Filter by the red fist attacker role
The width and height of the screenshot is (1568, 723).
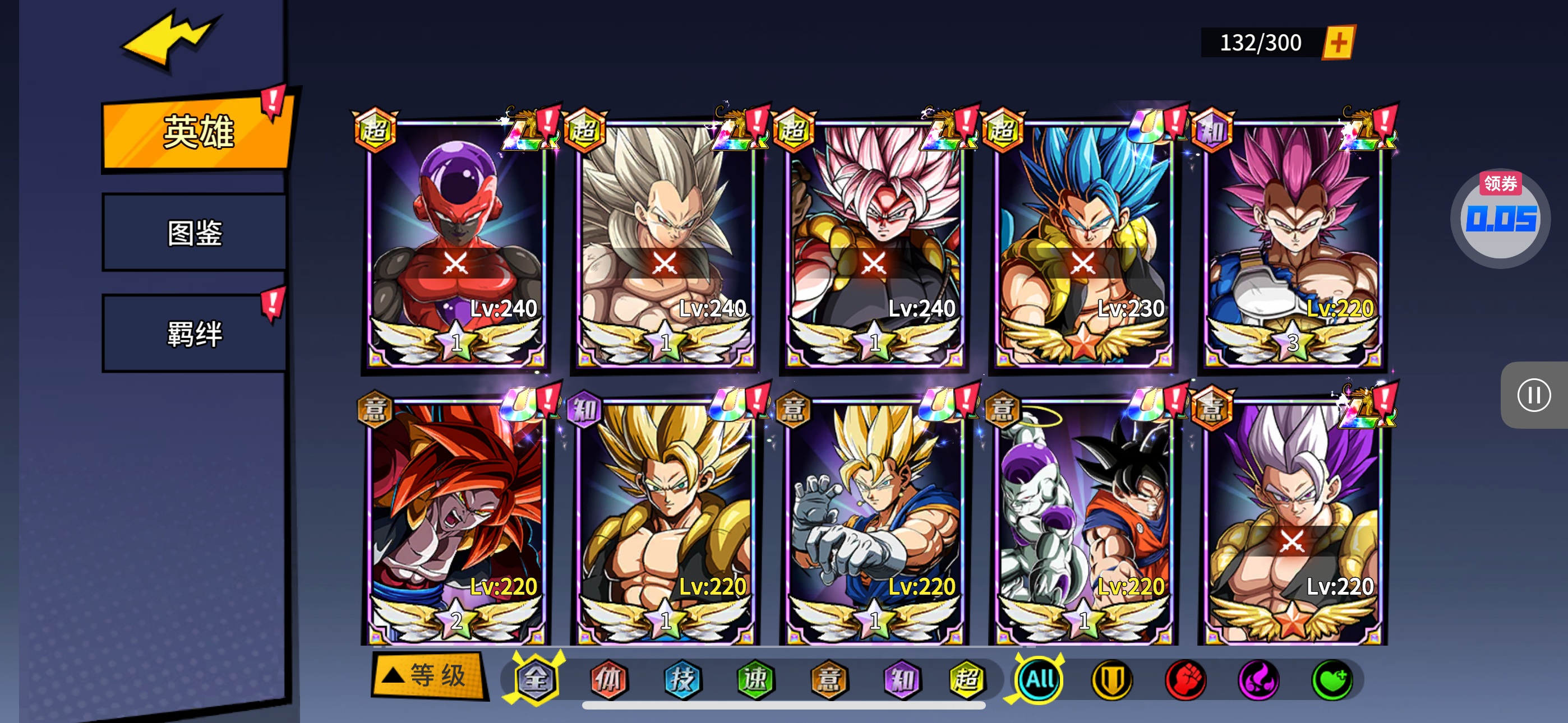tap(1185, 679)
